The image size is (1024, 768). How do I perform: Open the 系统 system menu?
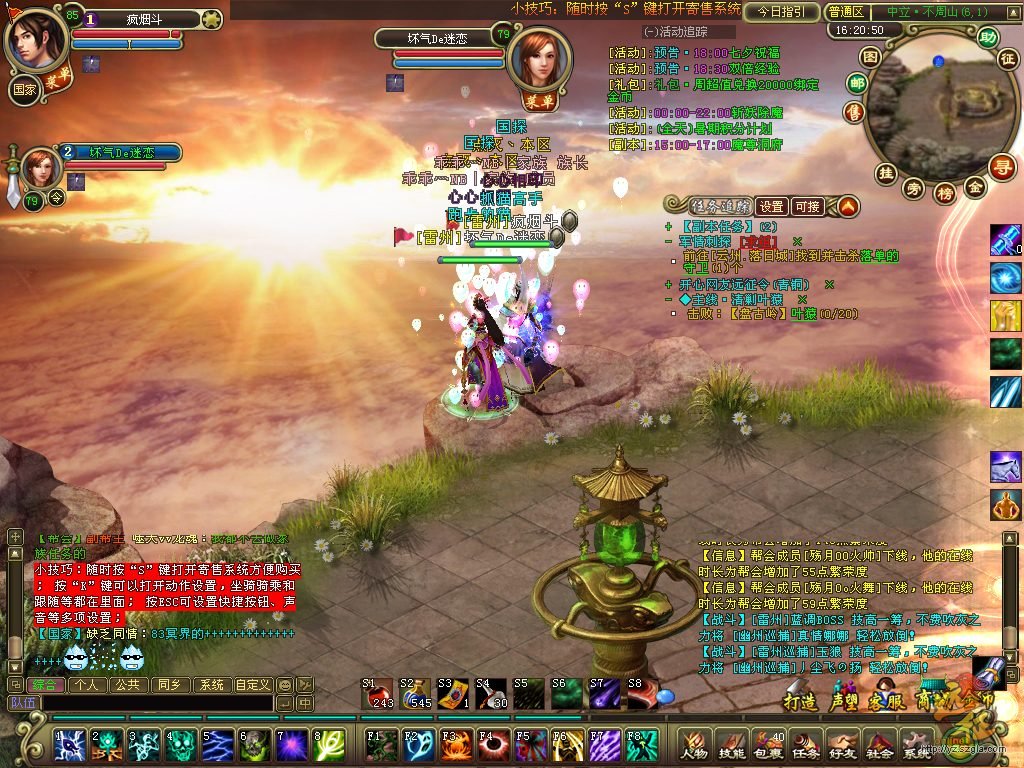917,746
